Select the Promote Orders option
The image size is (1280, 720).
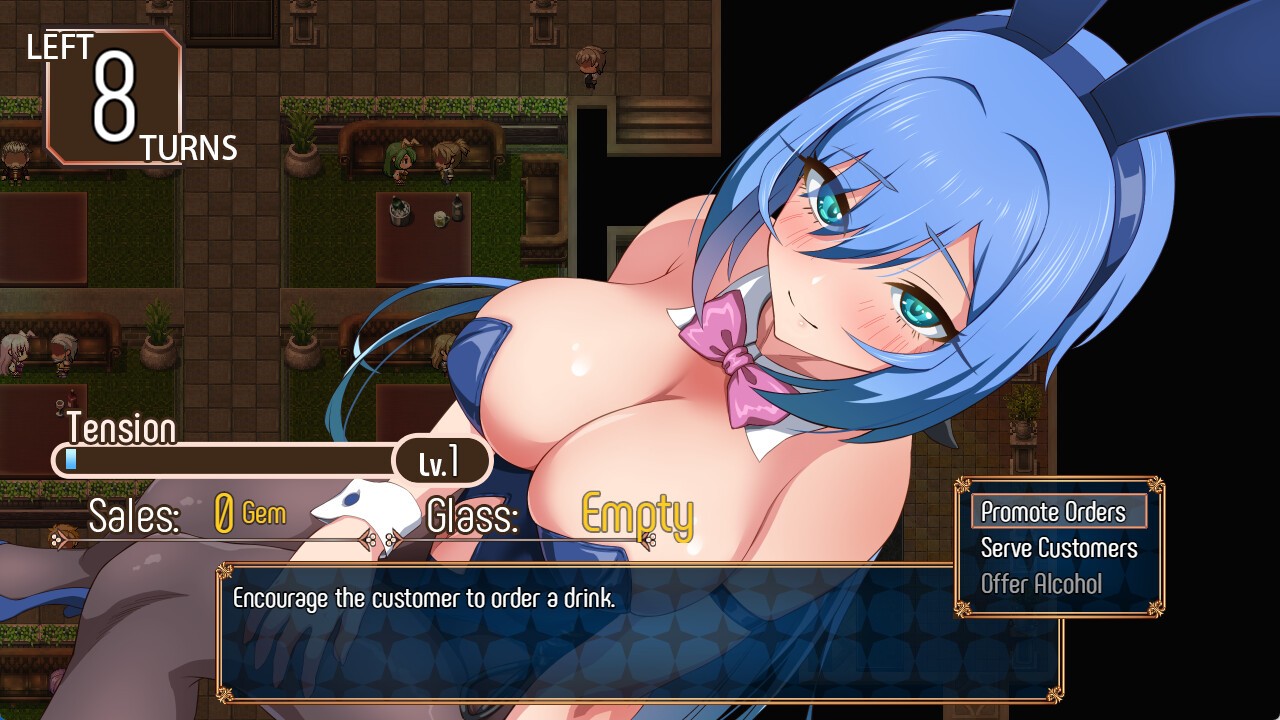1058,512
